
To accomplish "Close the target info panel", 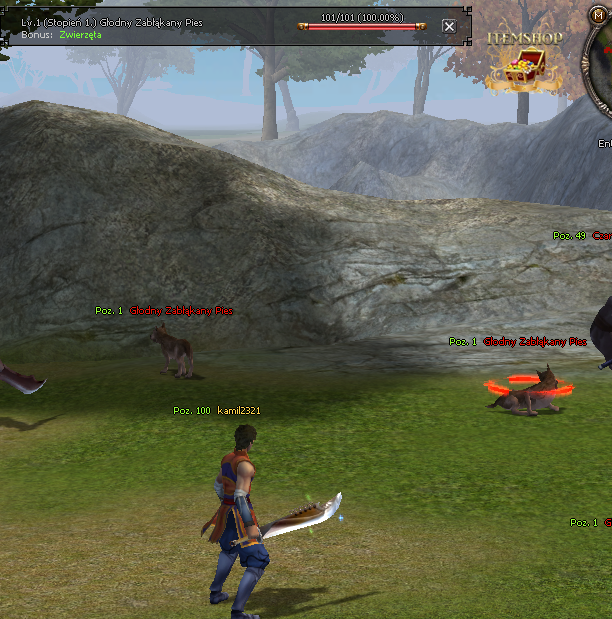I will coord(449,27).
